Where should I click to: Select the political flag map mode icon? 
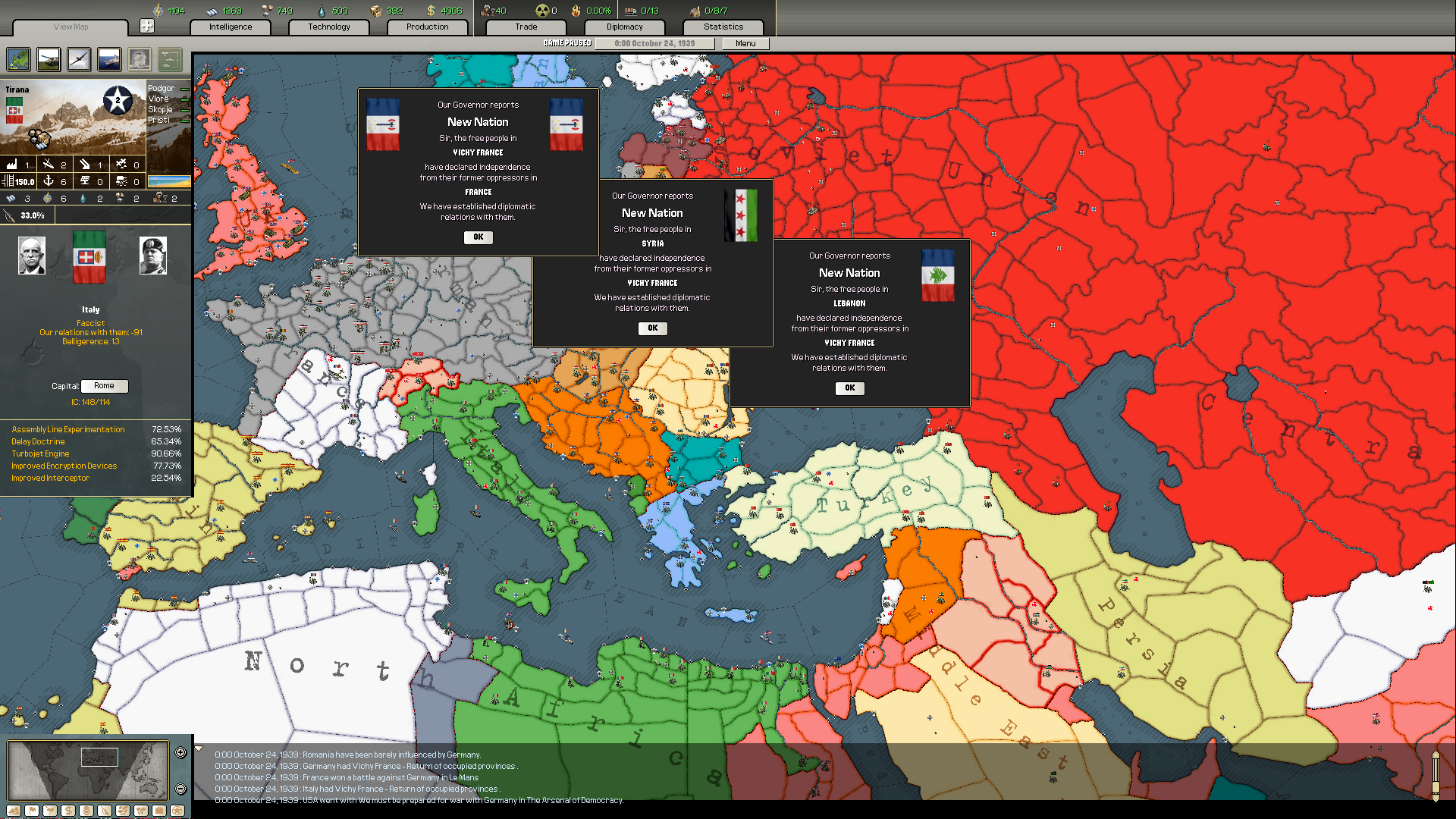point(31,810)
